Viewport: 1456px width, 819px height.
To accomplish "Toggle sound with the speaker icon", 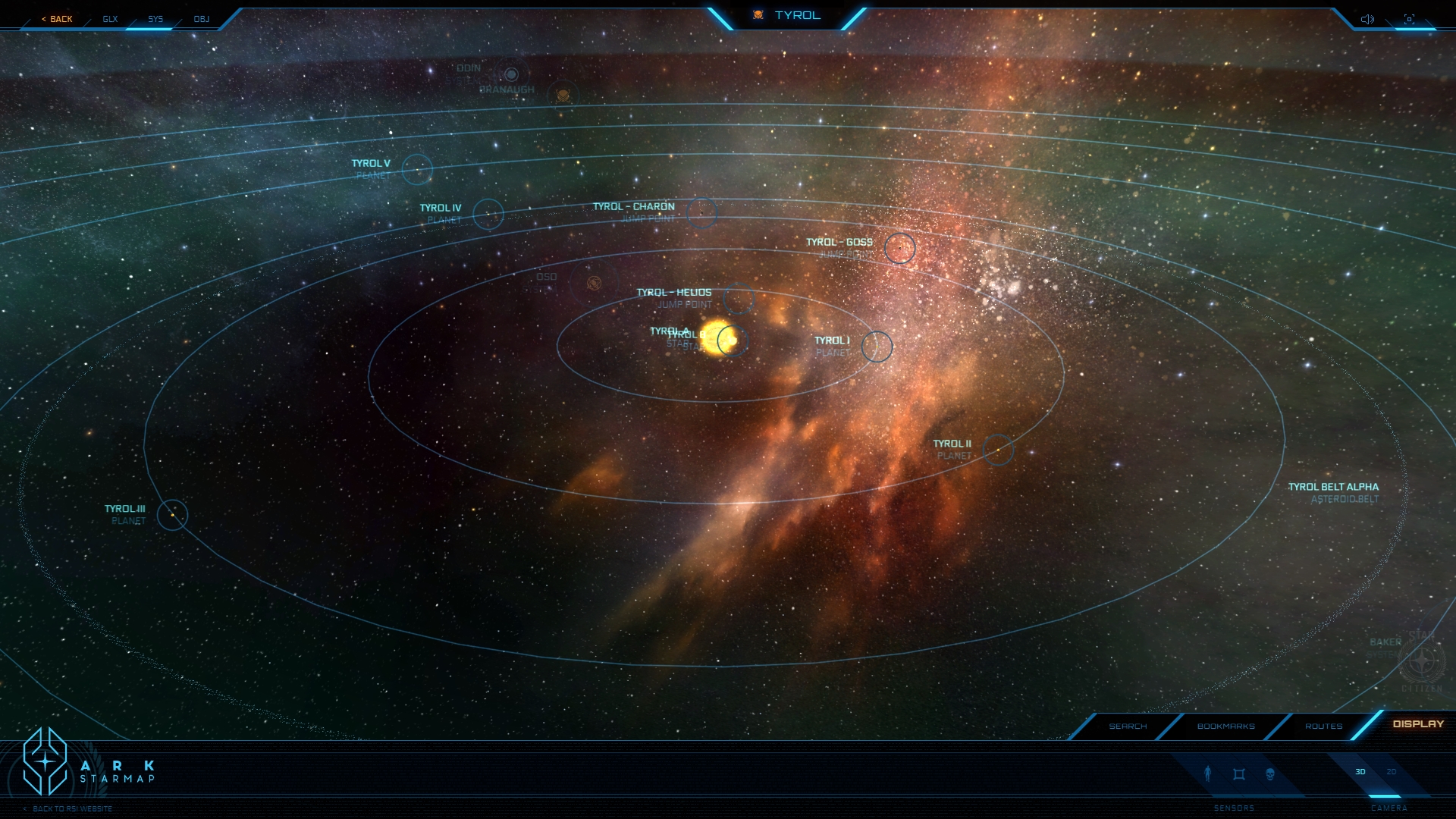I will (1367, 19).
